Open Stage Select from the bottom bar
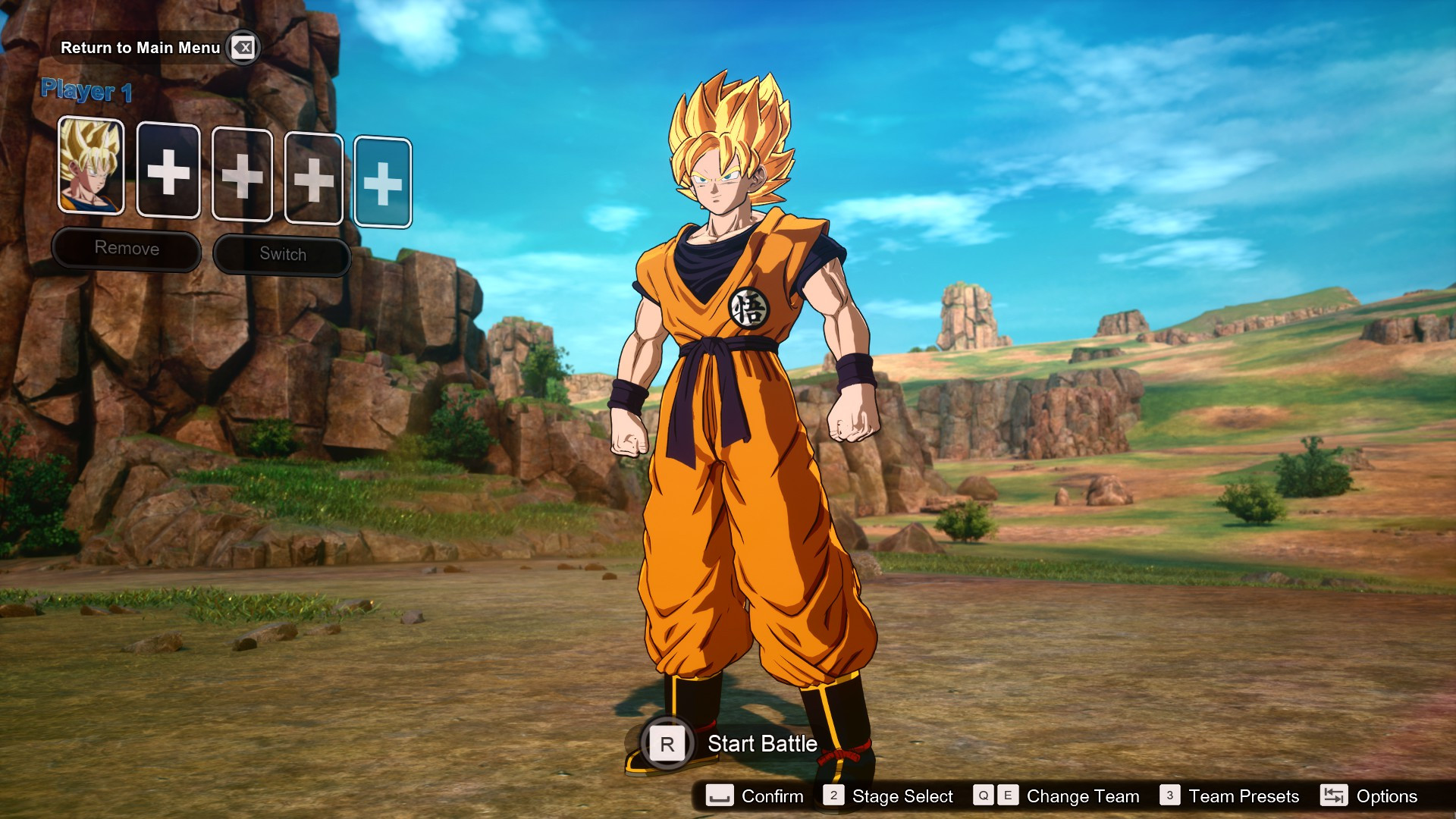 coord(902,796)
